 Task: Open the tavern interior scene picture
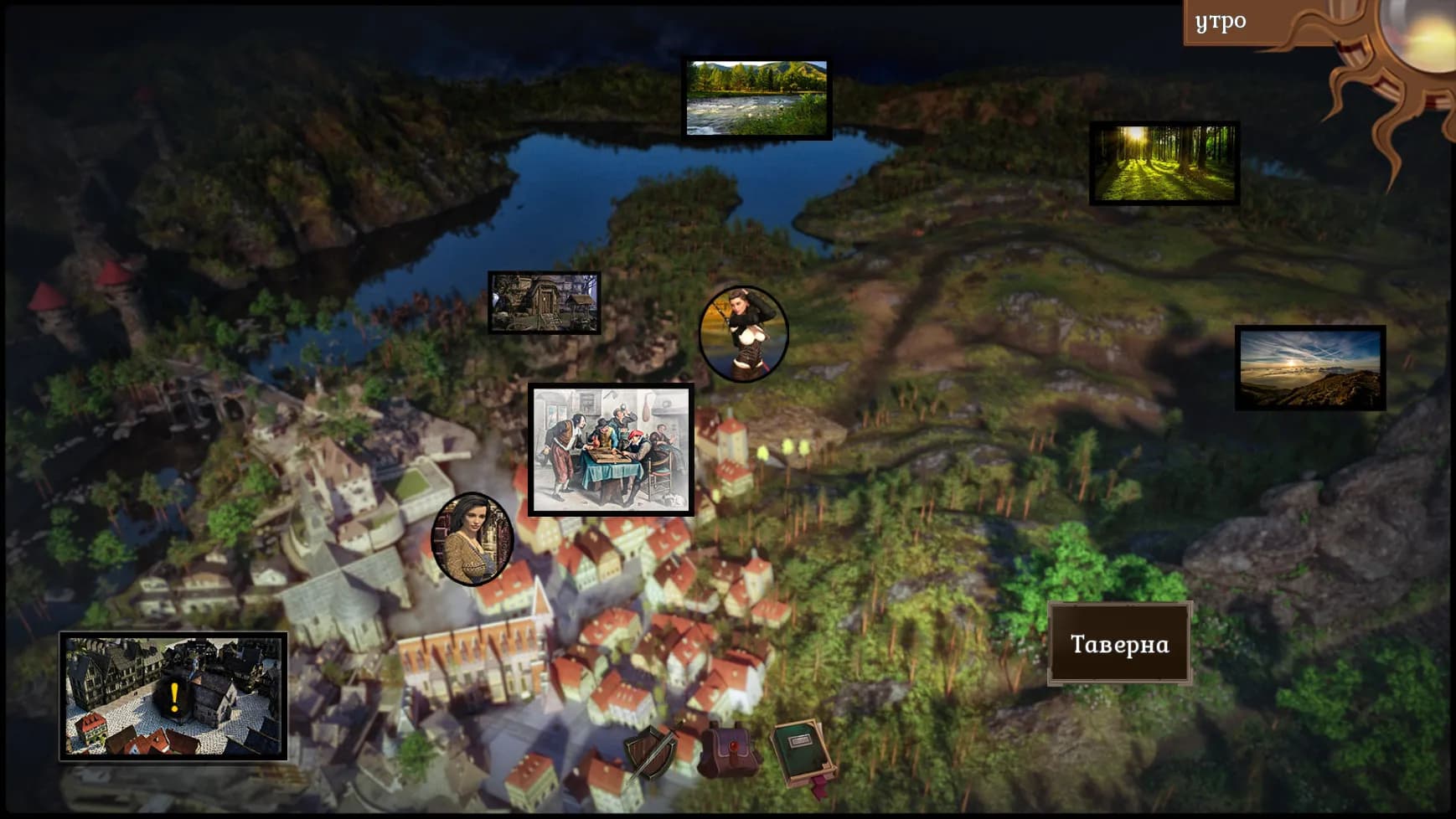click(612, 450)
